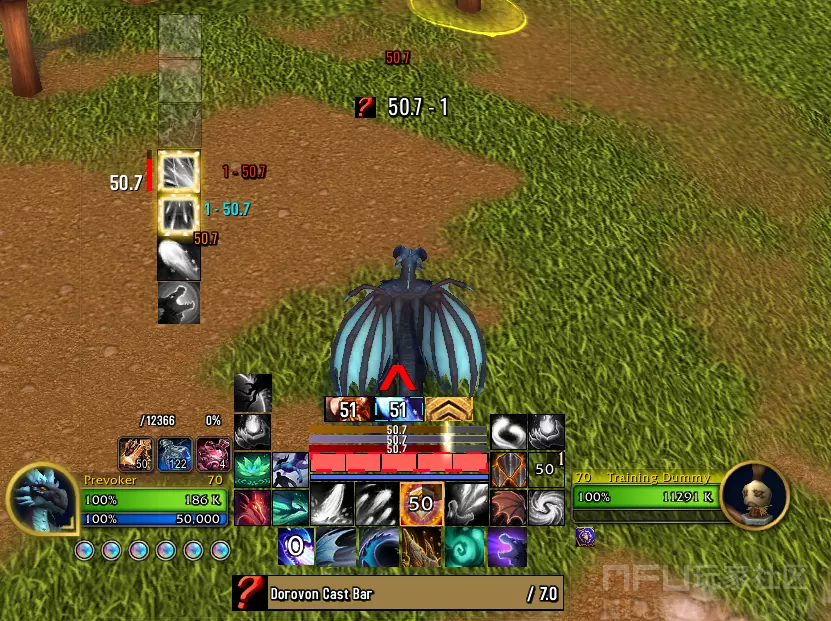
Task: Target the Training Dummy portrait
Action: (x=754, y=496)
